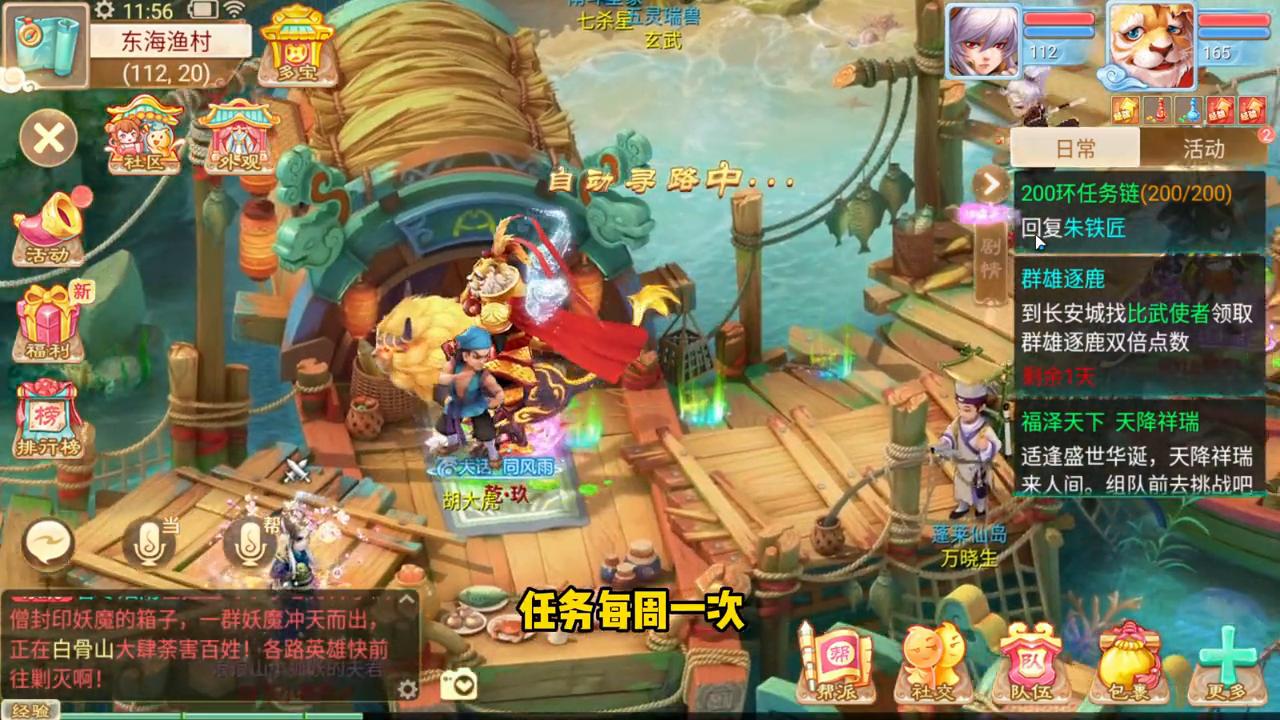Click 朱铁匠 in the quest text
Viewport: 1280px width, 720px height.
tap(1092, 229)
